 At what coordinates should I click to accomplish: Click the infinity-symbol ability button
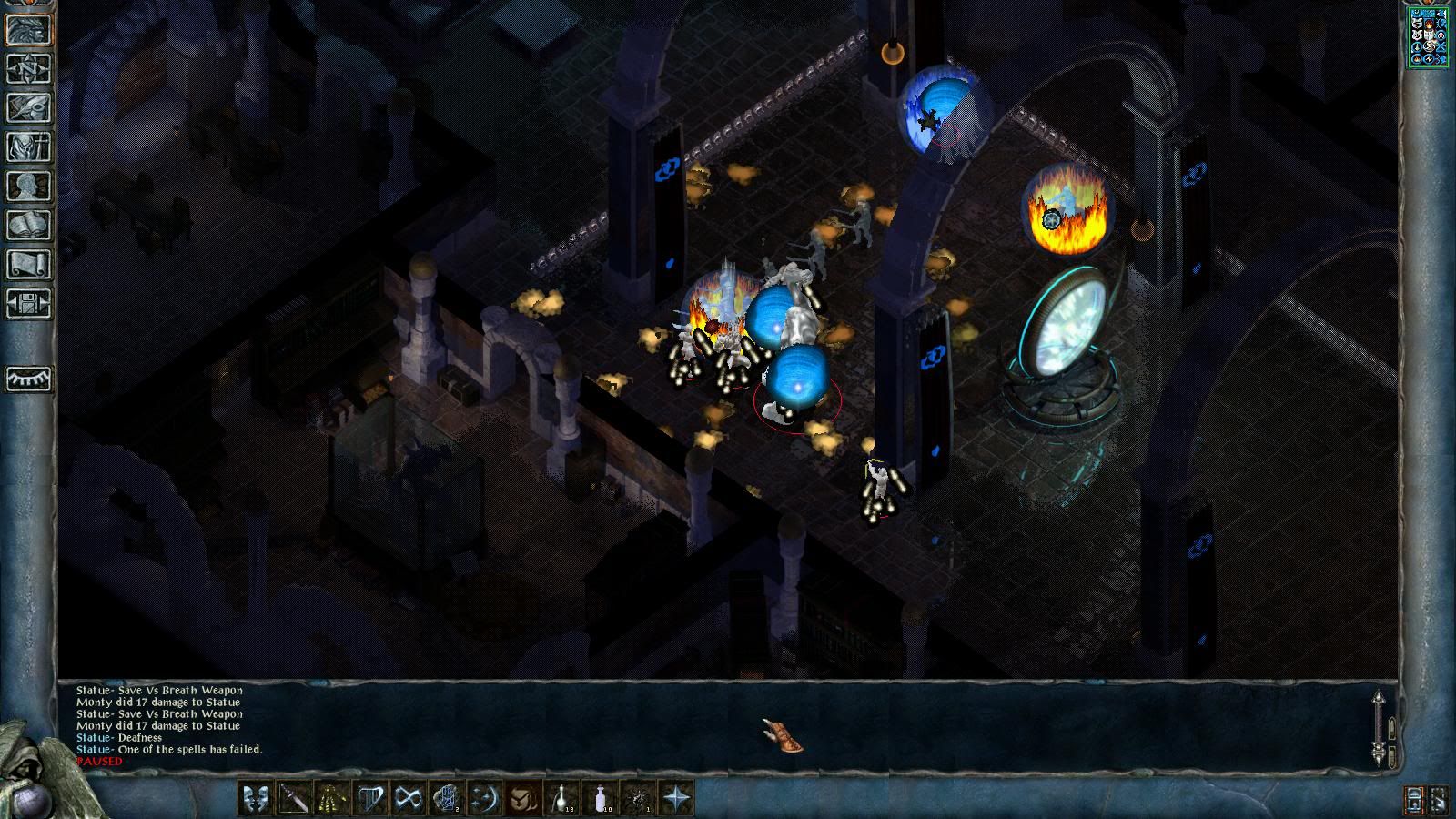click(409, 799)
